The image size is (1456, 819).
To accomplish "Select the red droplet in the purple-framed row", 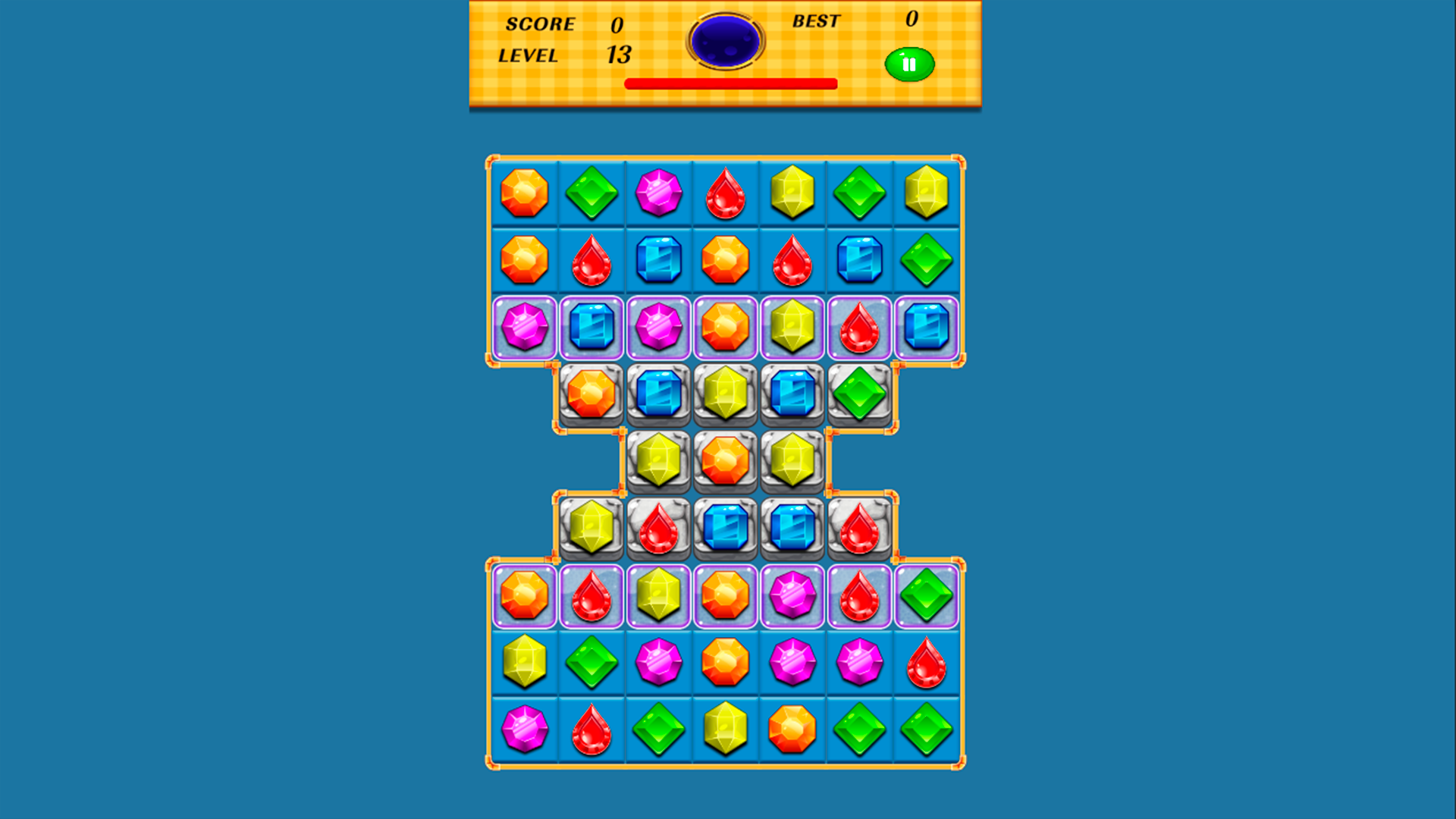I will (859, 328).
